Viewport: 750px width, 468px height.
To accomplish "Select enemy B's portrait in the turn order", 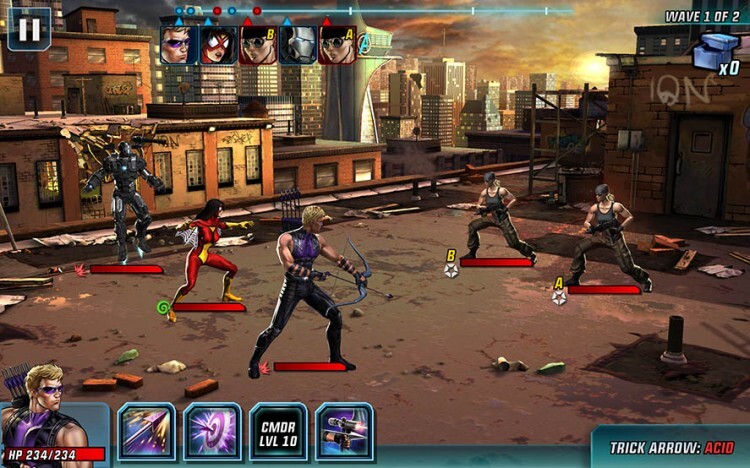I will (x=258, y=45).
